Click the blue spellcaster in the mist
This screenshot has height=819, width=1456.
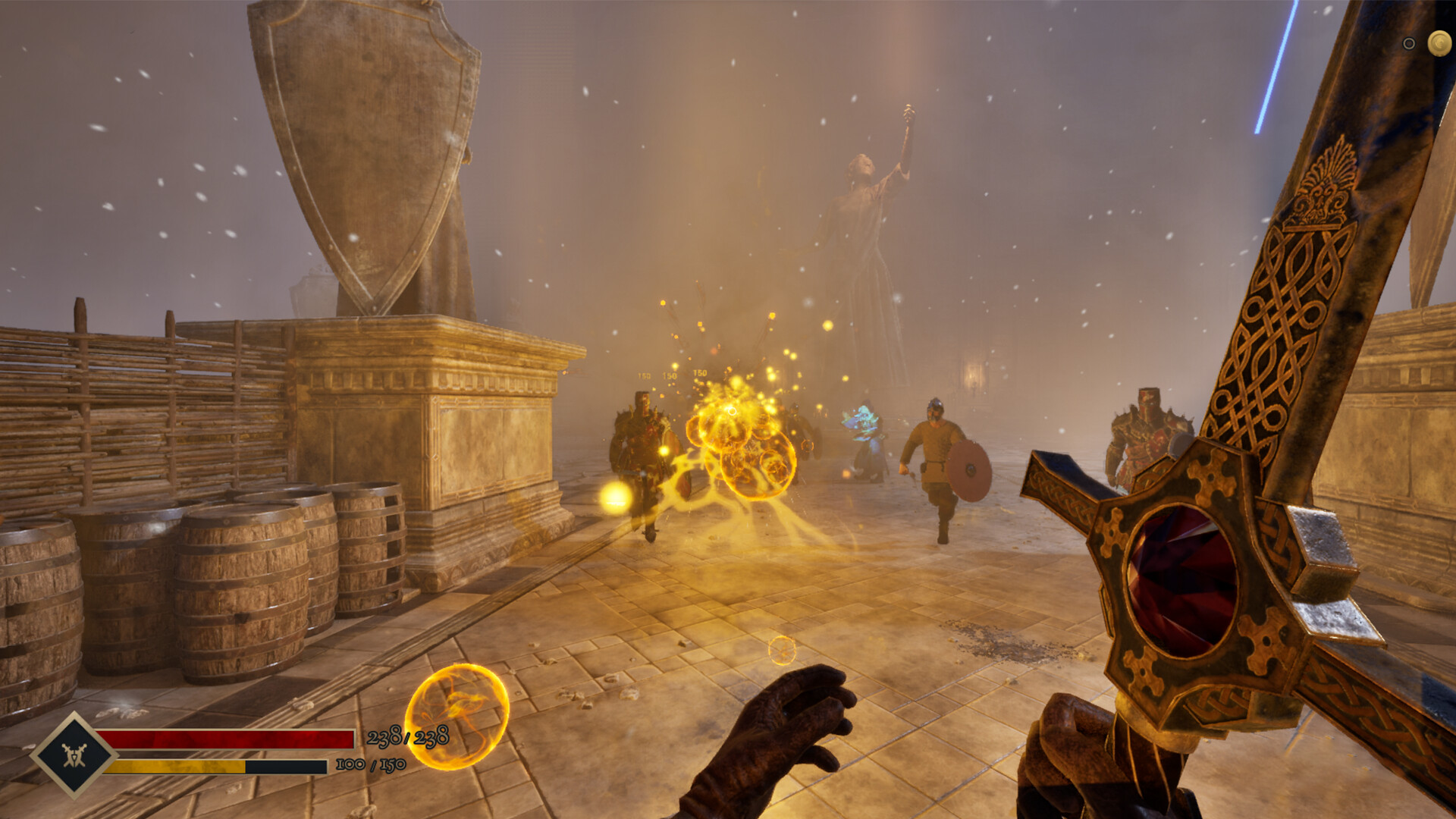(x=864, y=432)
